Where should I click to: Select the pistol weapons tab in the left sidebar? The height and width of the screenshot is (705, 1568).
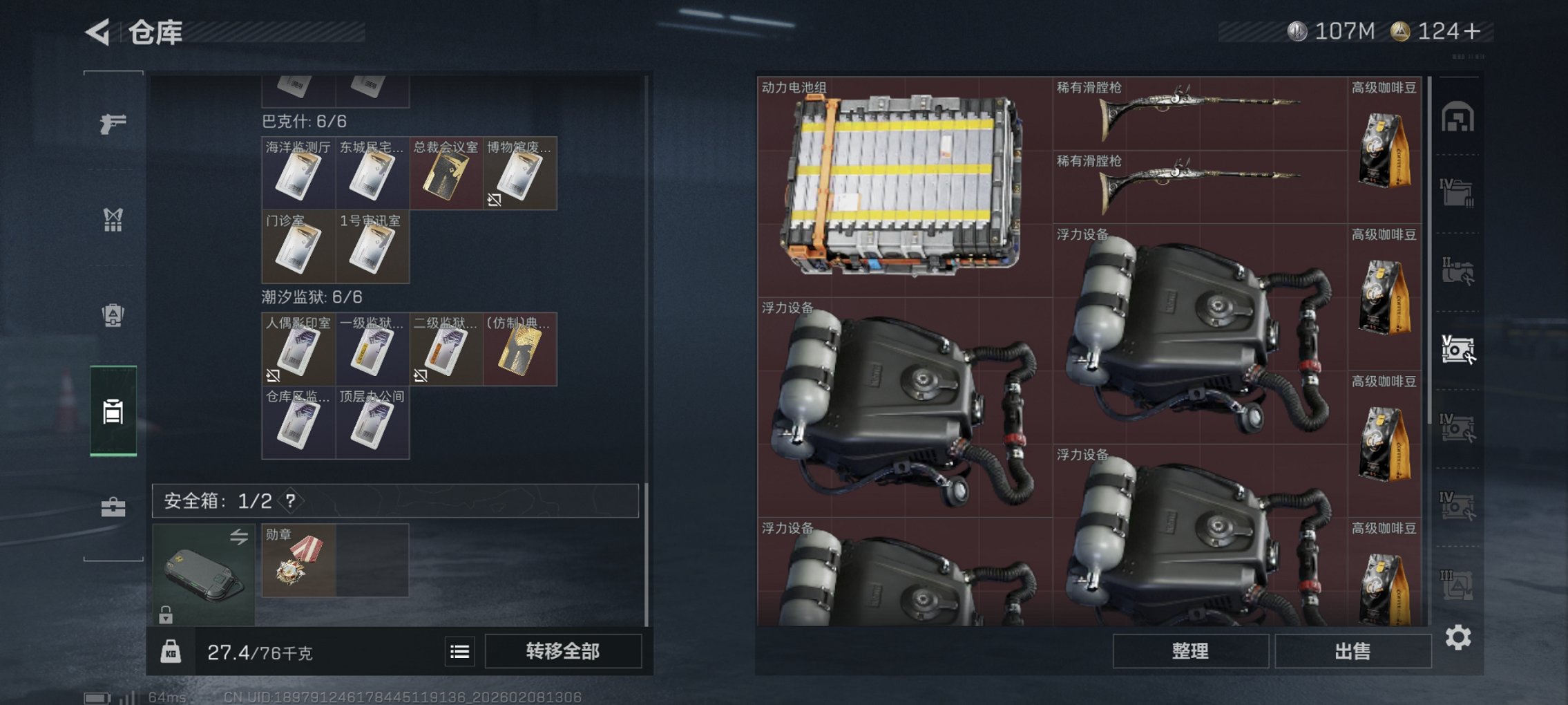pos(113,124)
